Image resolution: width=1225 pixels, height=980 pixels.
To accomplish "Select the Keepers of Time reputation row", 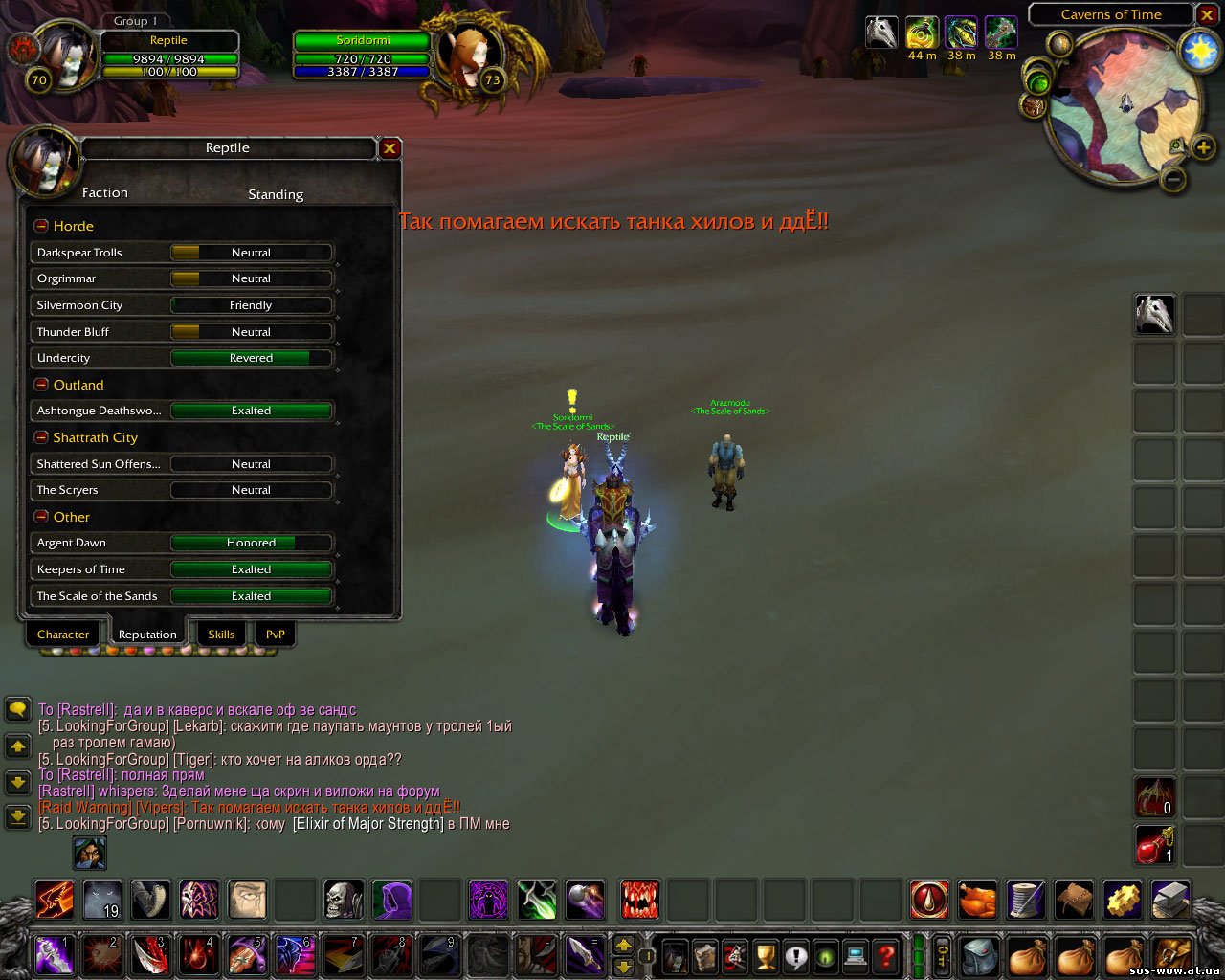I will coord(182,569).
